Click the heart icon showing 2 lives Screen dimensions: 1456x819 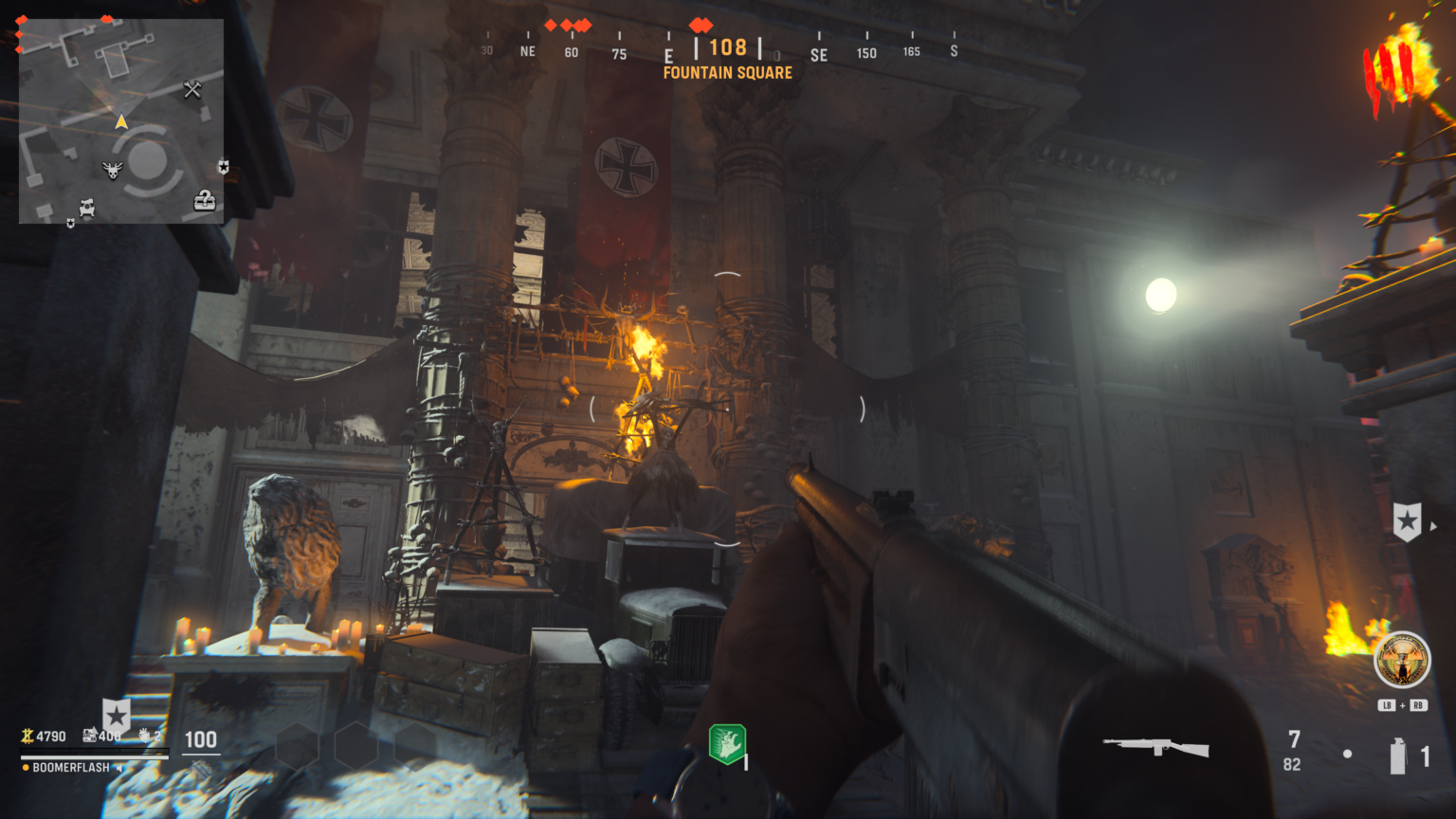pos(145,736)
